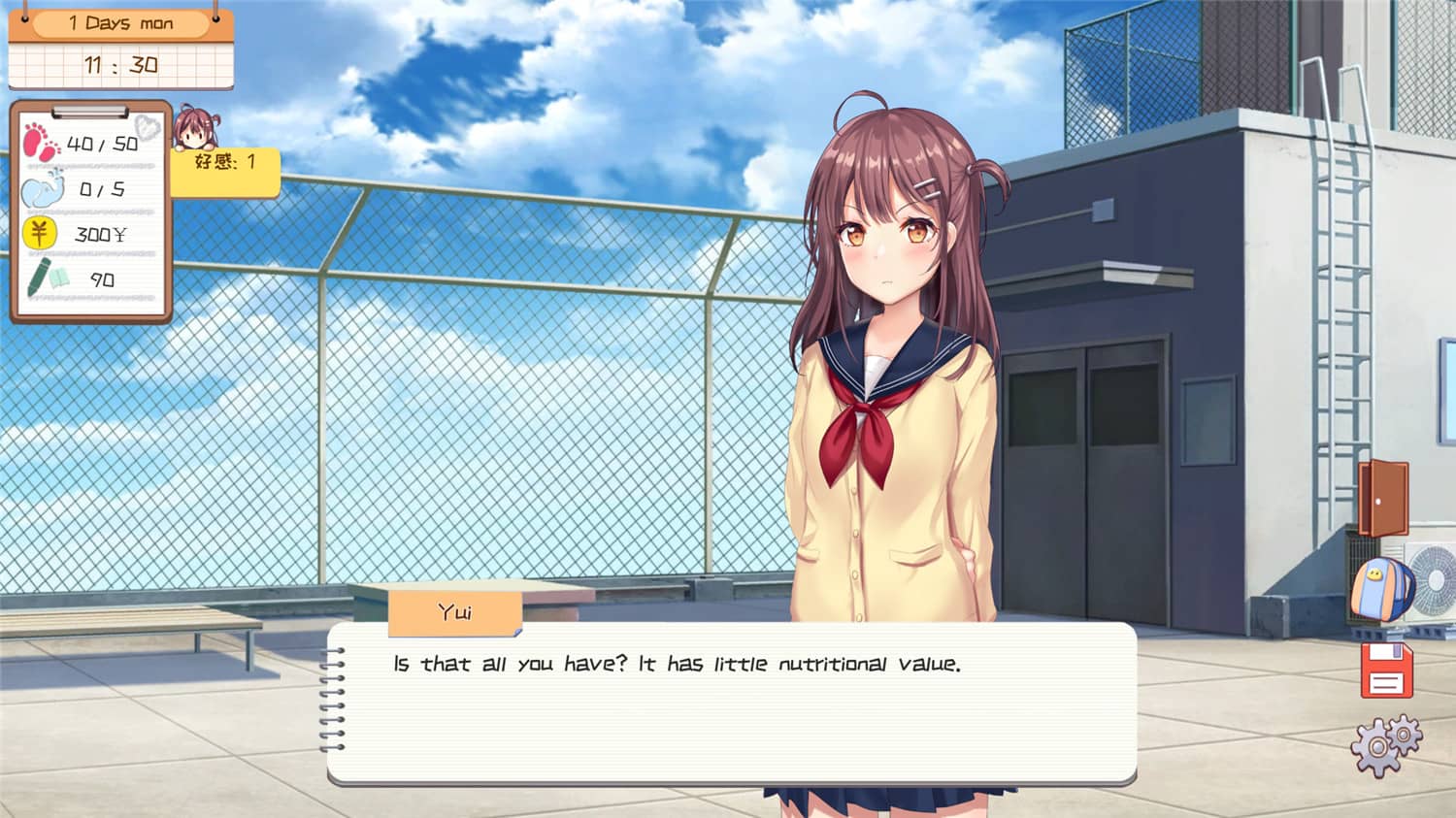Click the Yui name tag above the dialogue
This screenshot has height=818, width=1456.
coord(456,611)
